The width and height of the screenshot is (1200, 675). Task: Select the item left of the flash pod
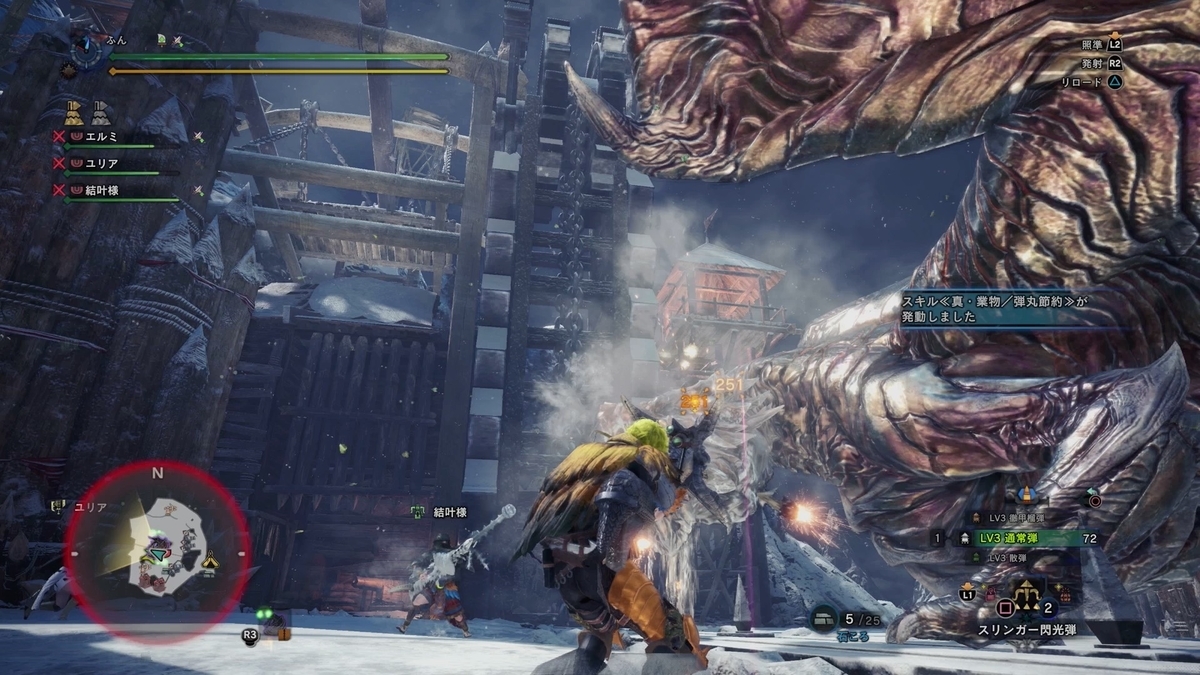990,596
